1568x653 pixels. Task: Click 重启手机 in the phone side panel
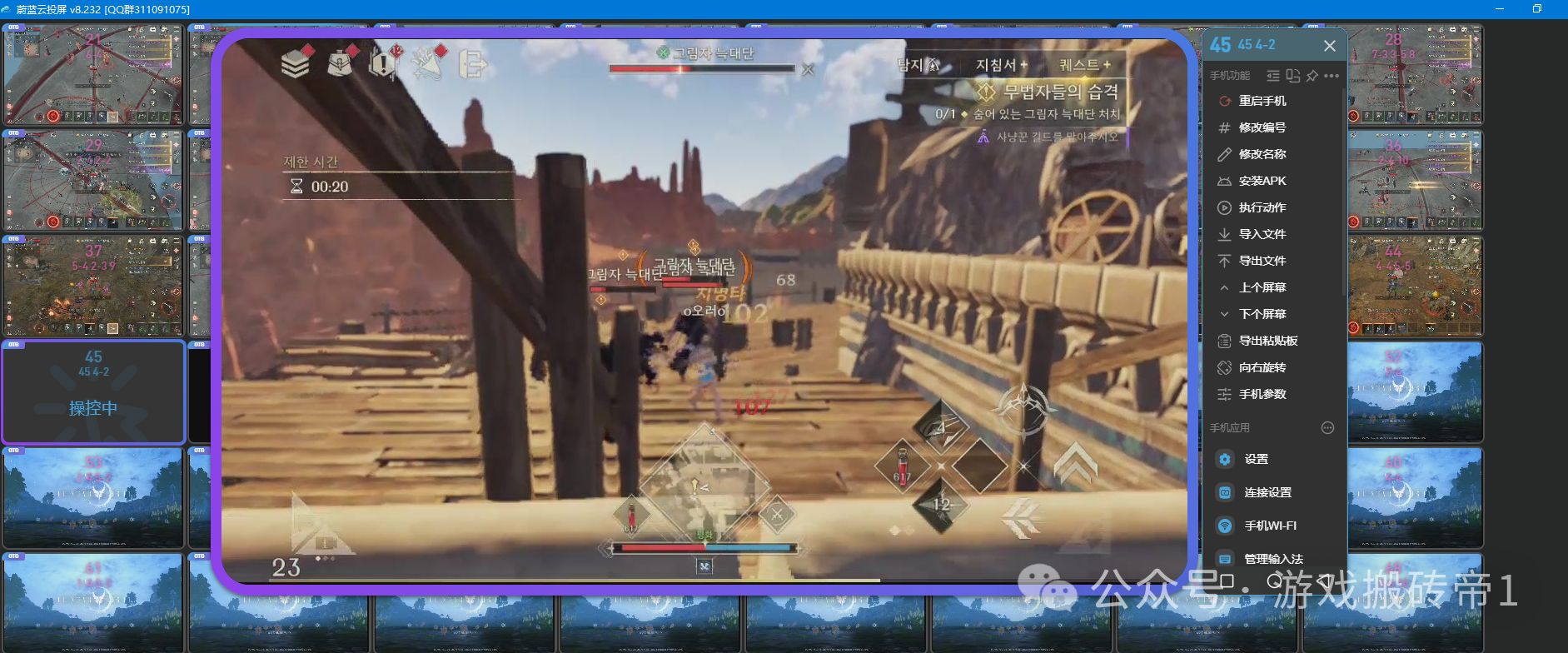point(1262,101)
